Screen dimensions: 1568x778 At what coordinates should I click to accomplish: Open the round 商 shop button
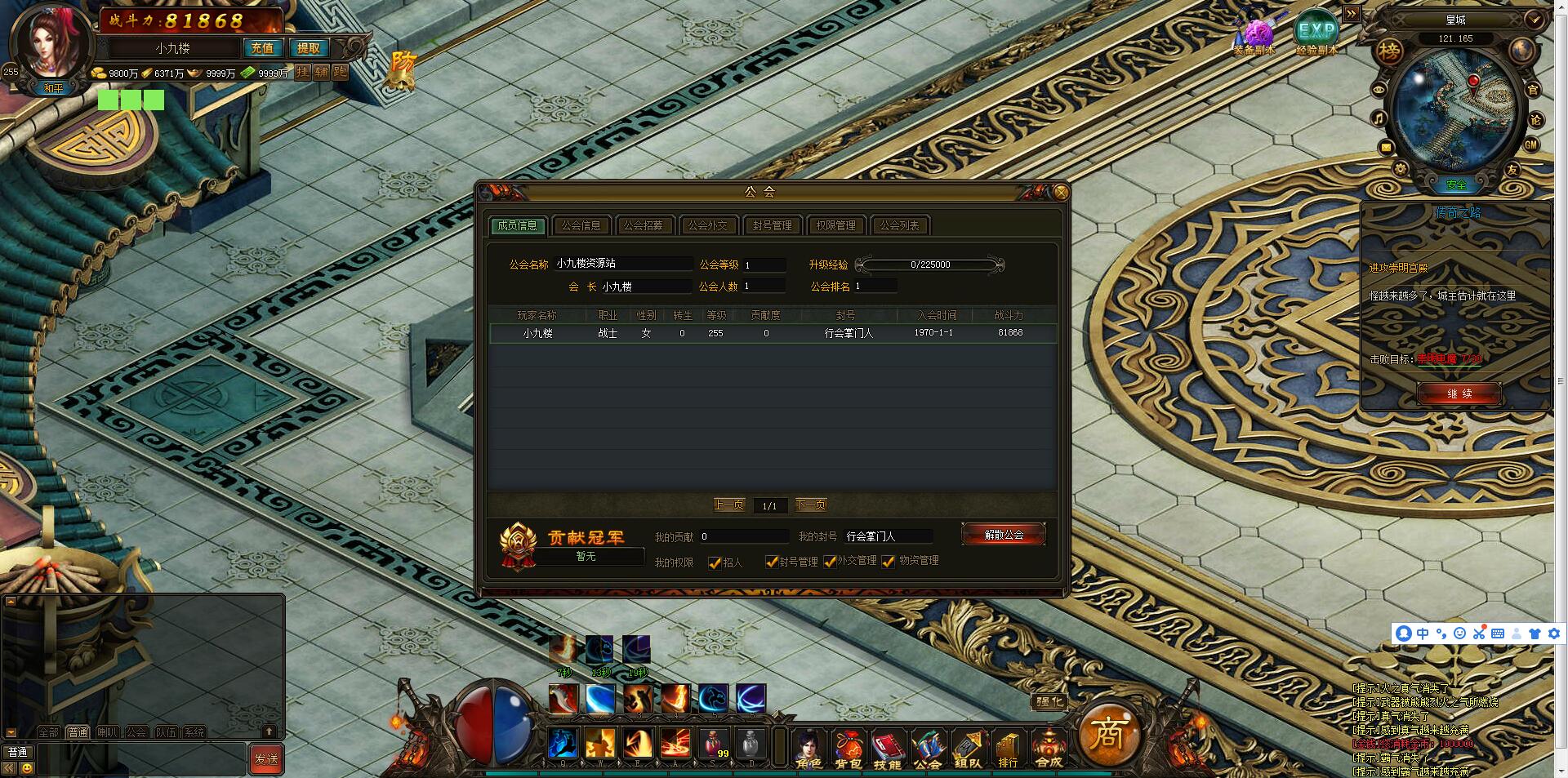(x=1108, y=734)
